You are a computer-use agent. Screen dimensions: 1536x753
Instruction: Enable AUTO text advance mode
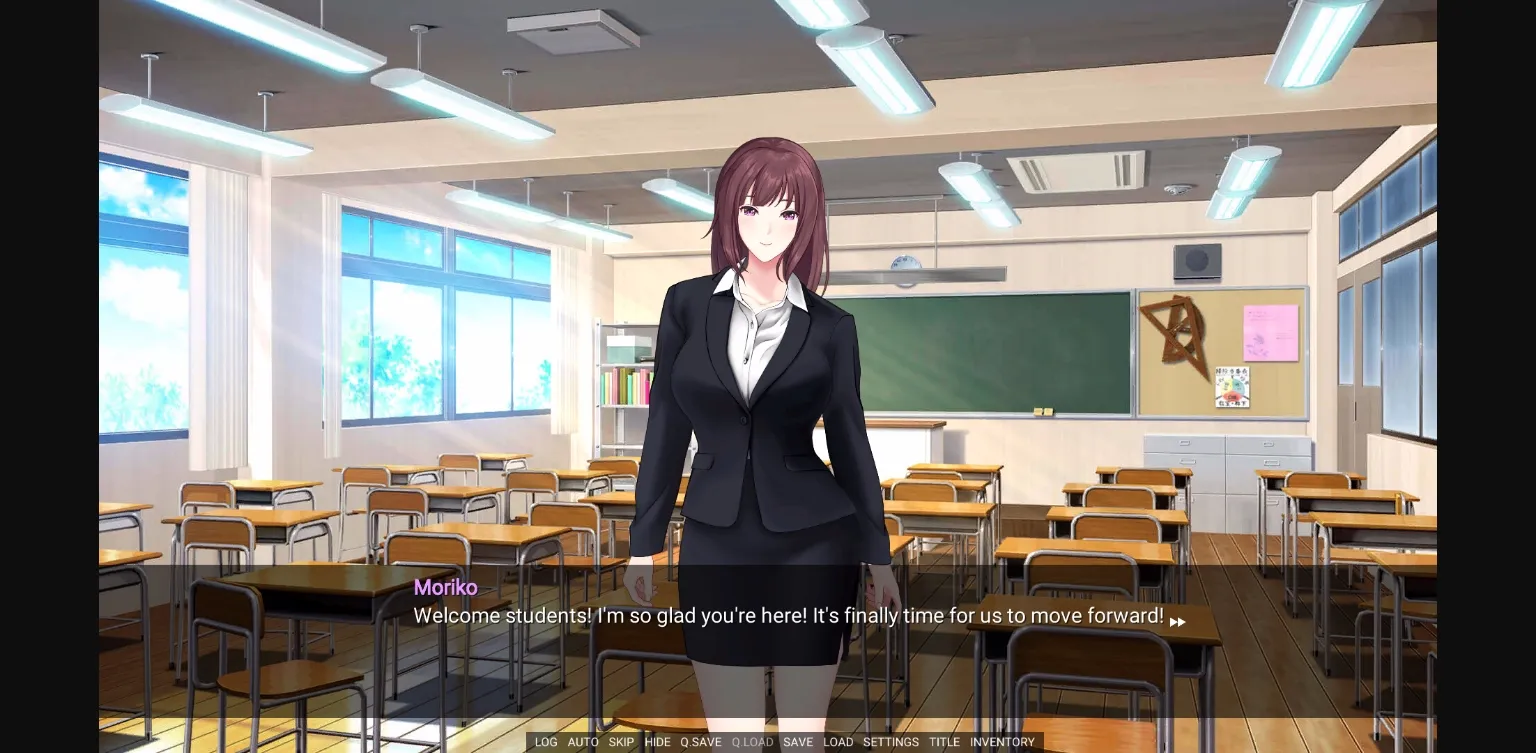[x=583, y=742]
